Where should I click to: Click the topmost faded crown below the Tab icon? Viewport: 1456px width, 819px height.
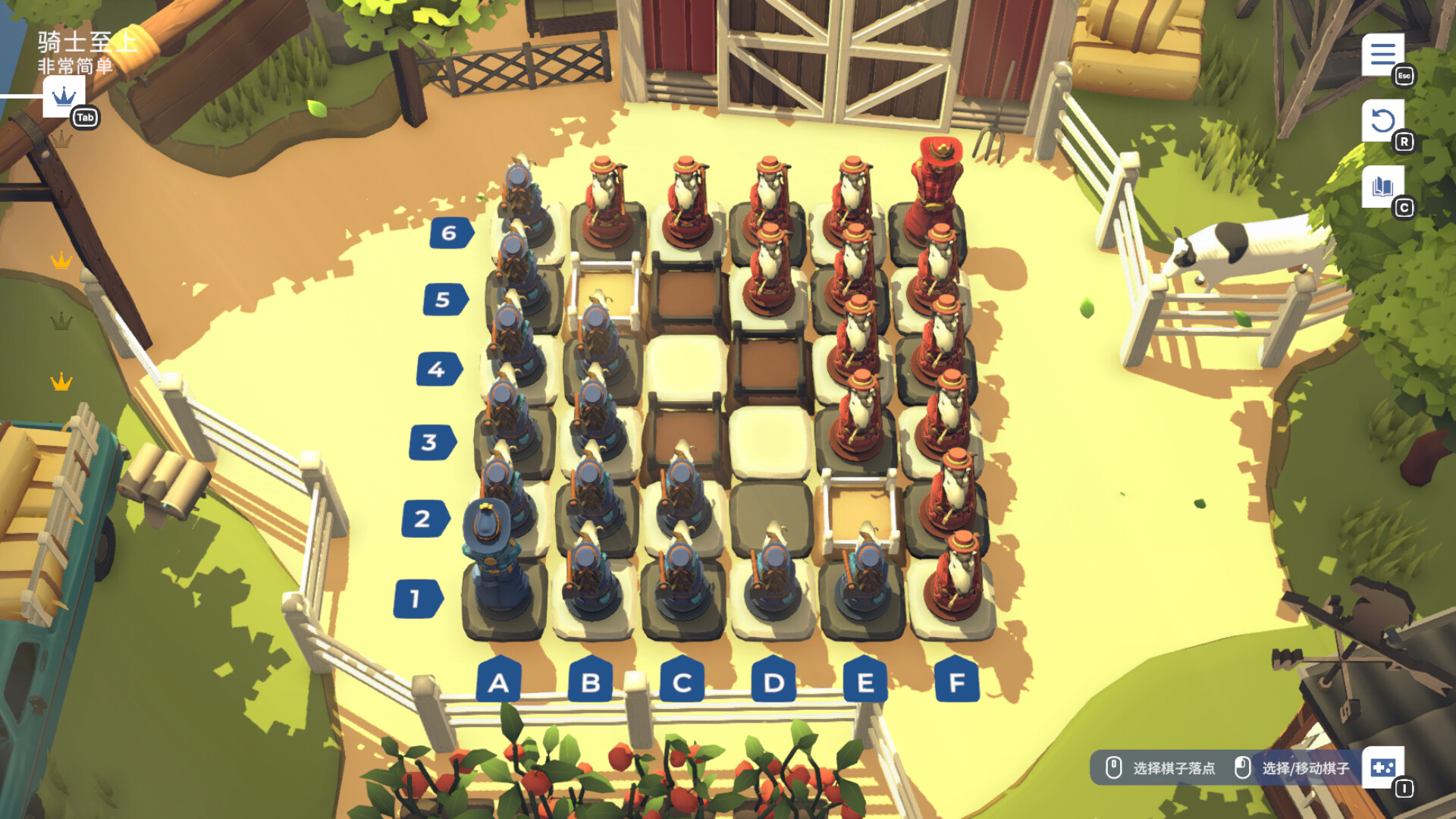[x=61, y=139]
